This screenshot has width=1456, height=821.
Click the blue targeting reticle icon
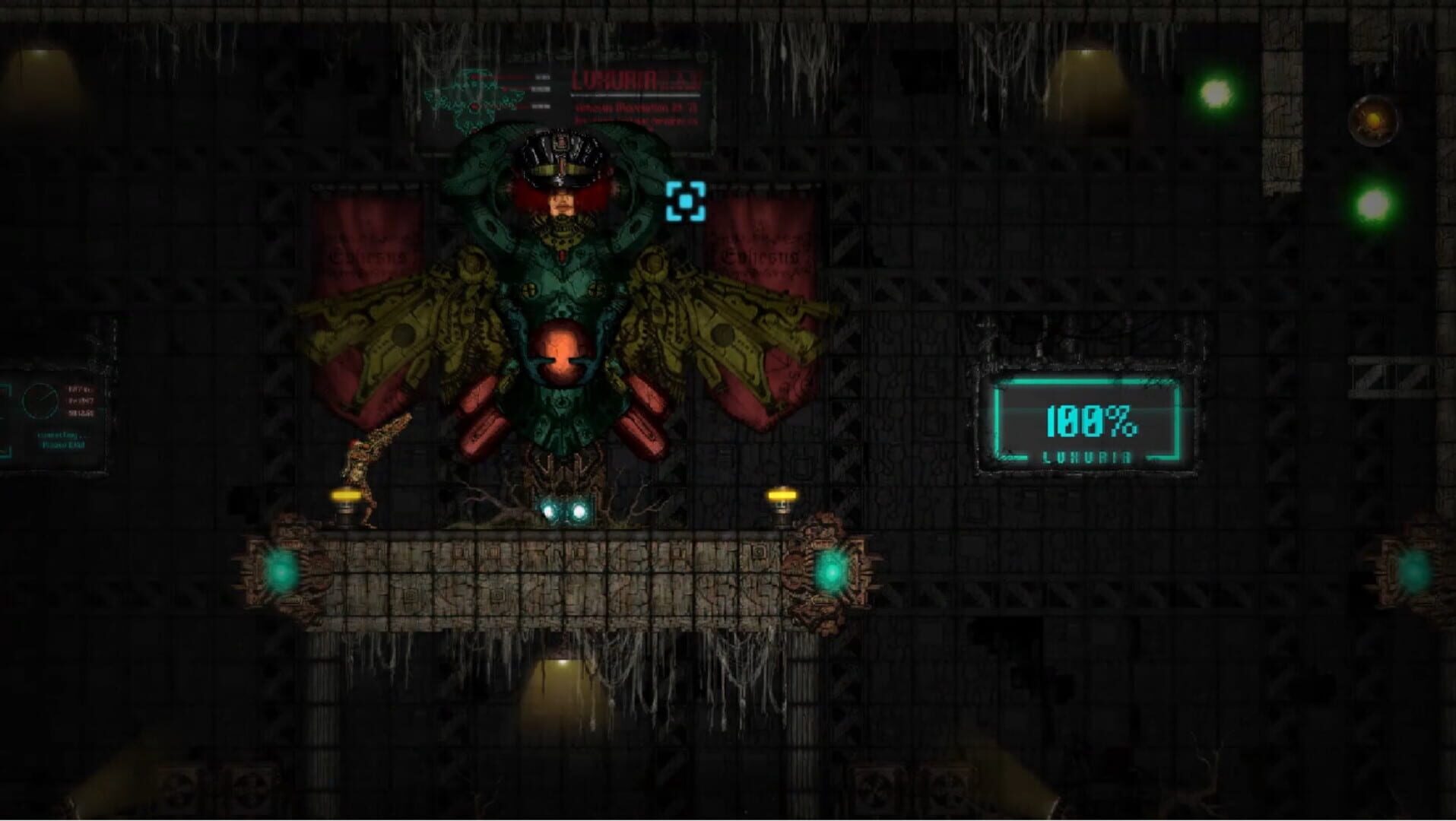(687, 201)
